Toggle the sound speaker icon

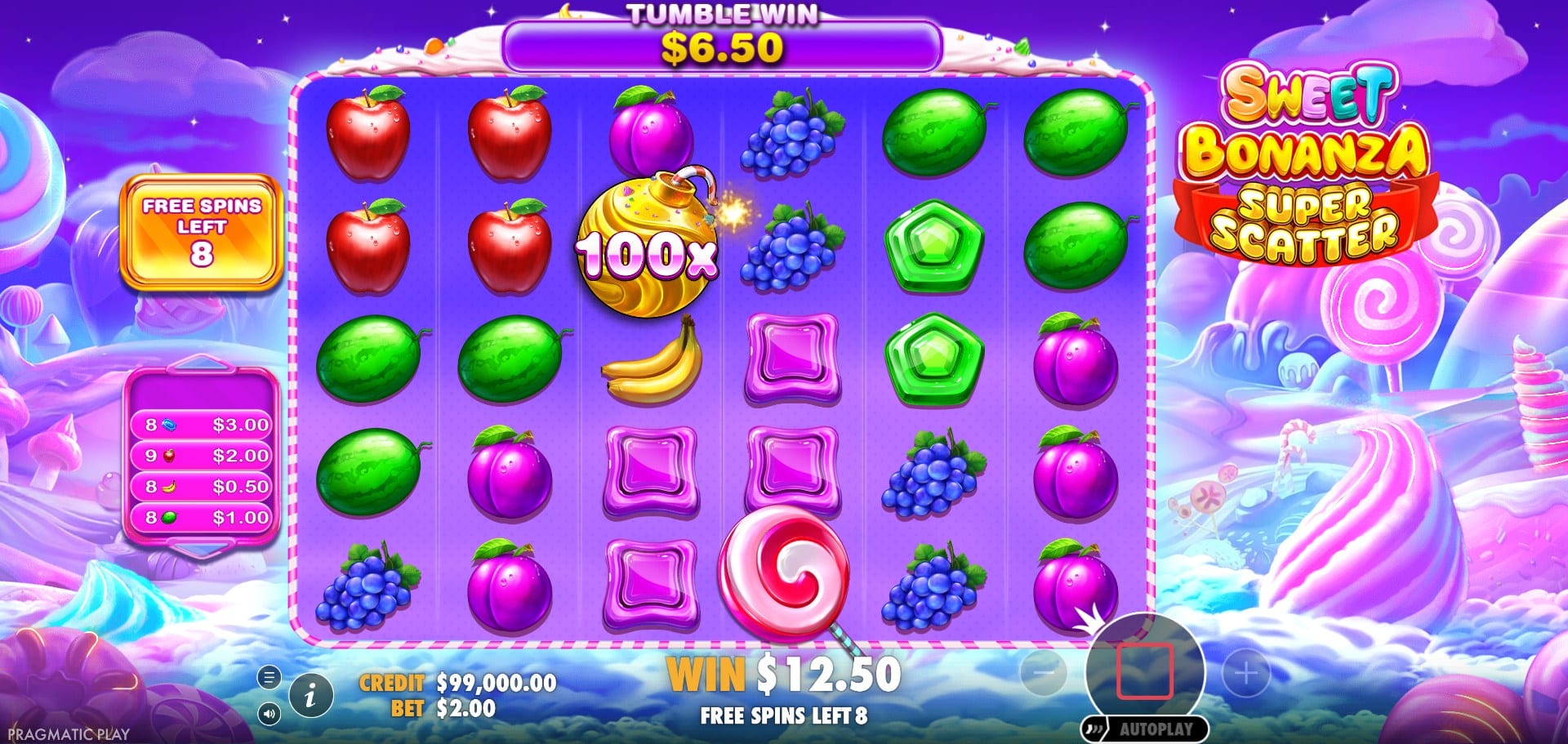(269, 714)
